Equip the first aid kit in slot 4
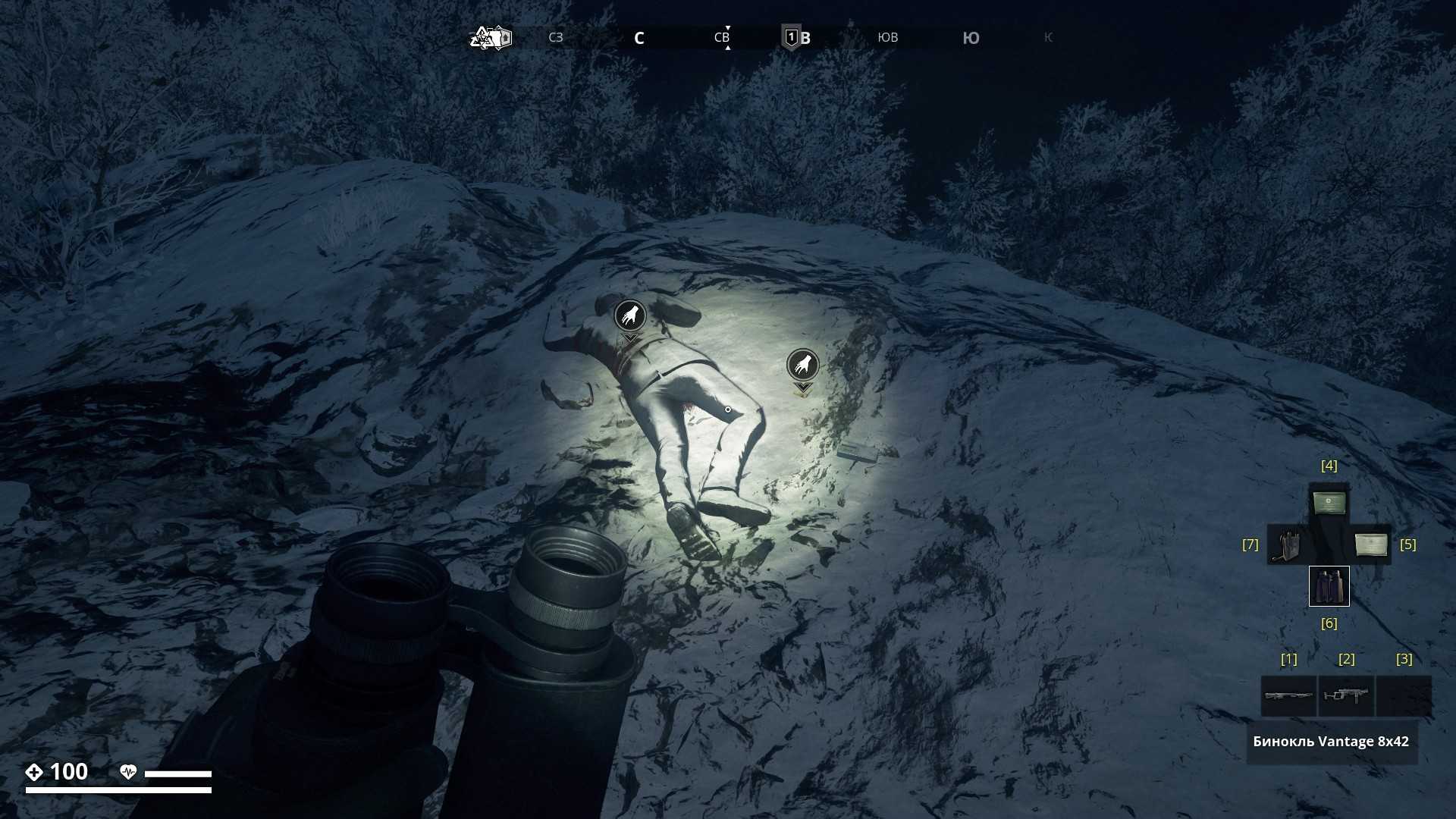Viewport: 1456px width, 819px height. click(1329, 503)
